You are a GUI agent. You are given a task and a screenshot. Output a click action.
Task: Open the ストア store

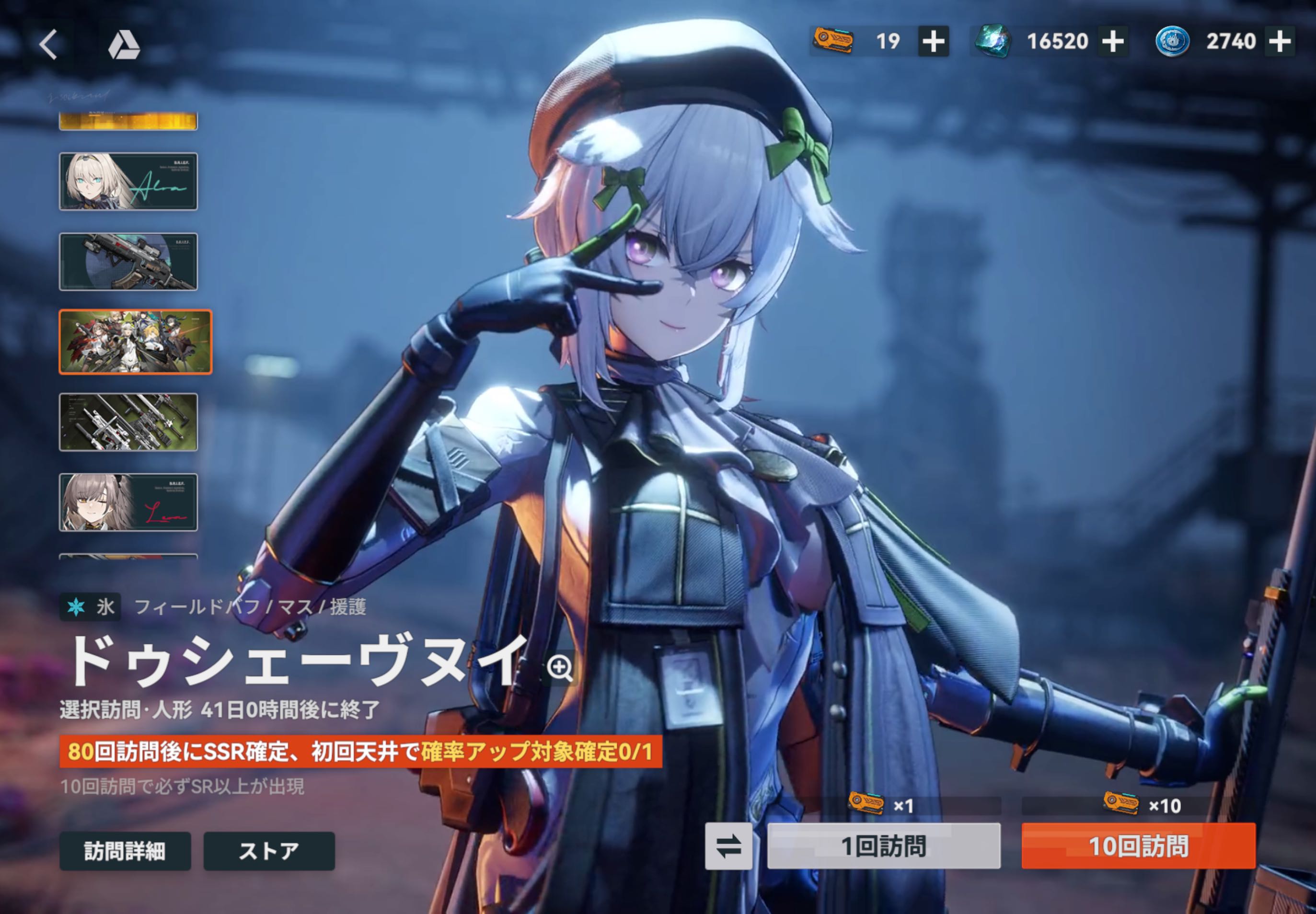(269, 851)
